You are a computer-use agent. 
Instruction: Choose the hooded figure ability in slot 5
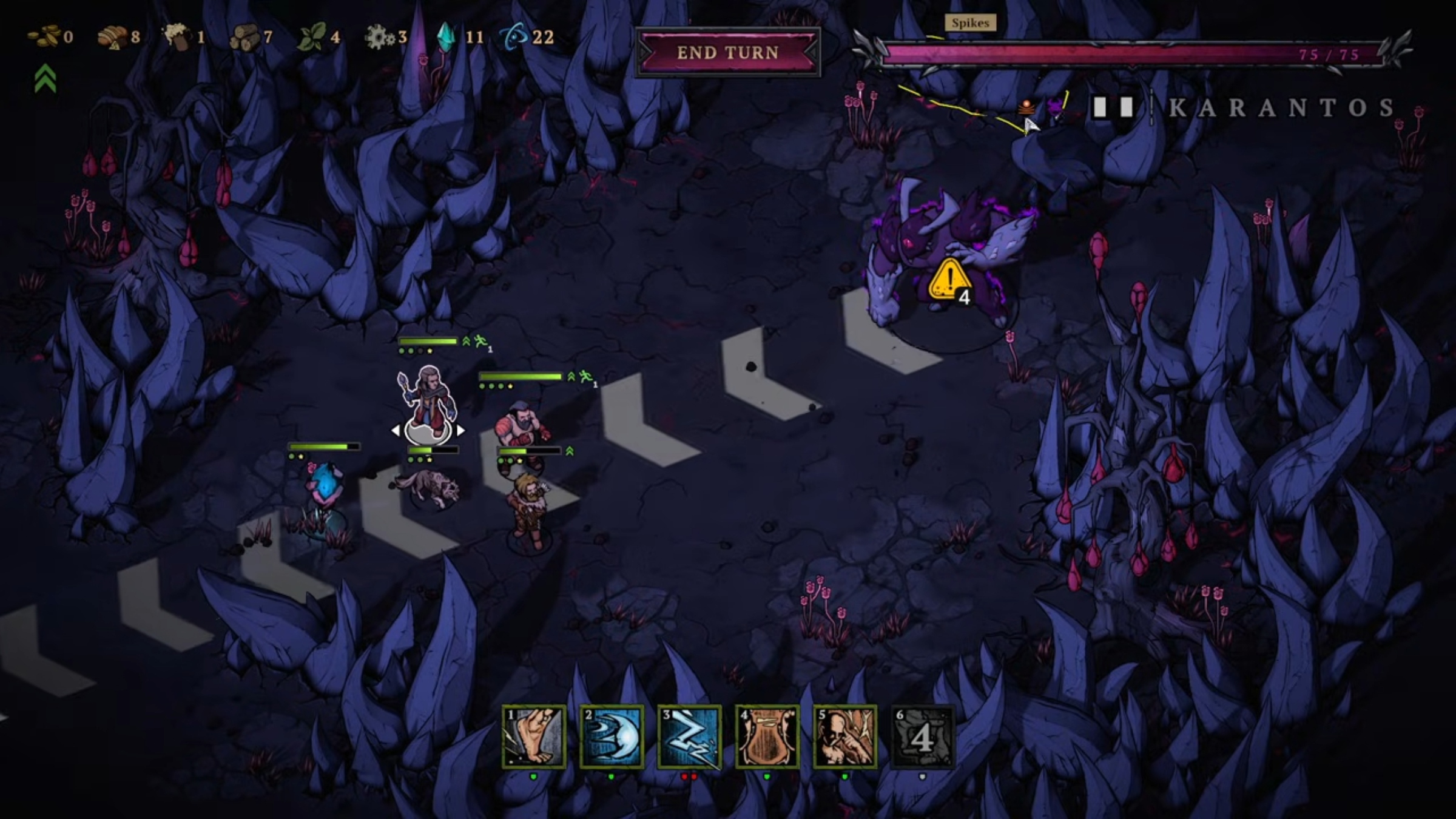(844, 737)
